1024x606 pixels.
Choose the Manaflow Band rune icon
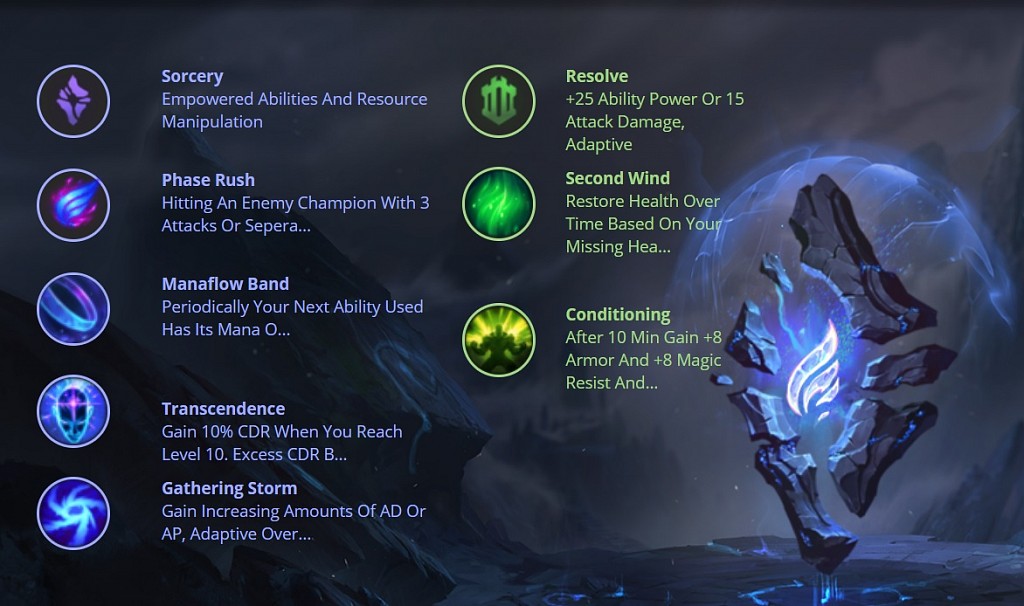point(73,309)
